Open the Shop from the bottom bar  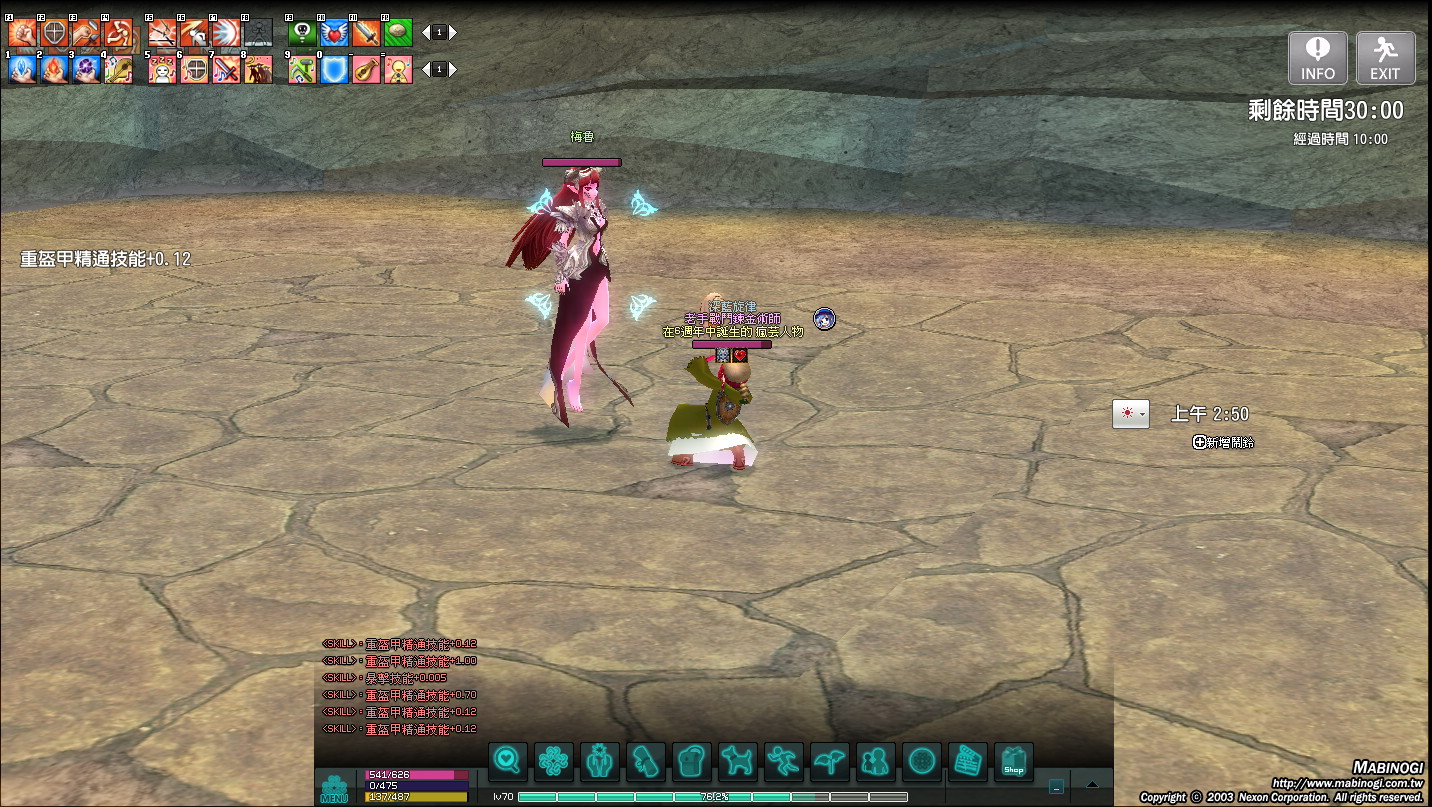coord(1014,762)
